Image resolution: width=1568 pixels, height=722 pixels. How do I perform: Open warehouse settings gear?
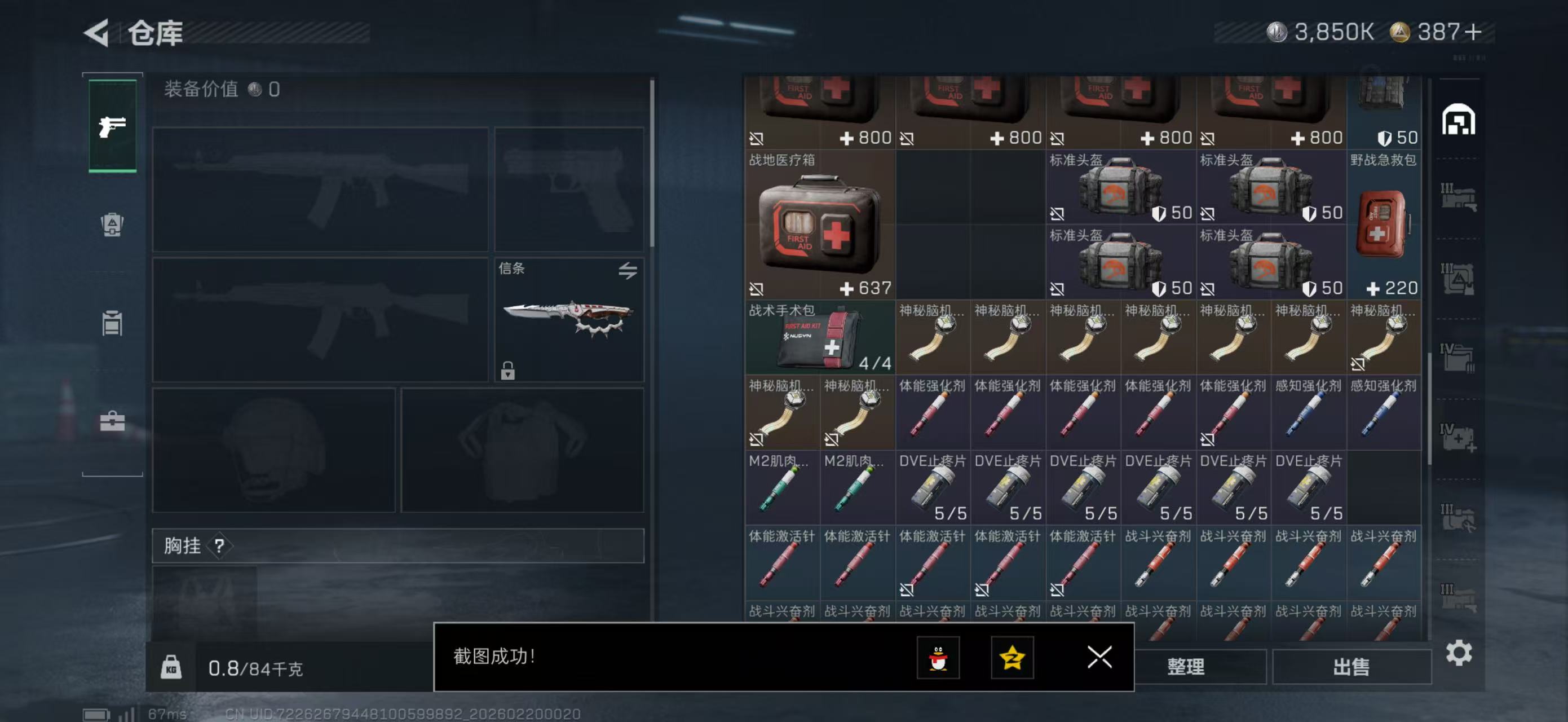[x=1459, y=653]
